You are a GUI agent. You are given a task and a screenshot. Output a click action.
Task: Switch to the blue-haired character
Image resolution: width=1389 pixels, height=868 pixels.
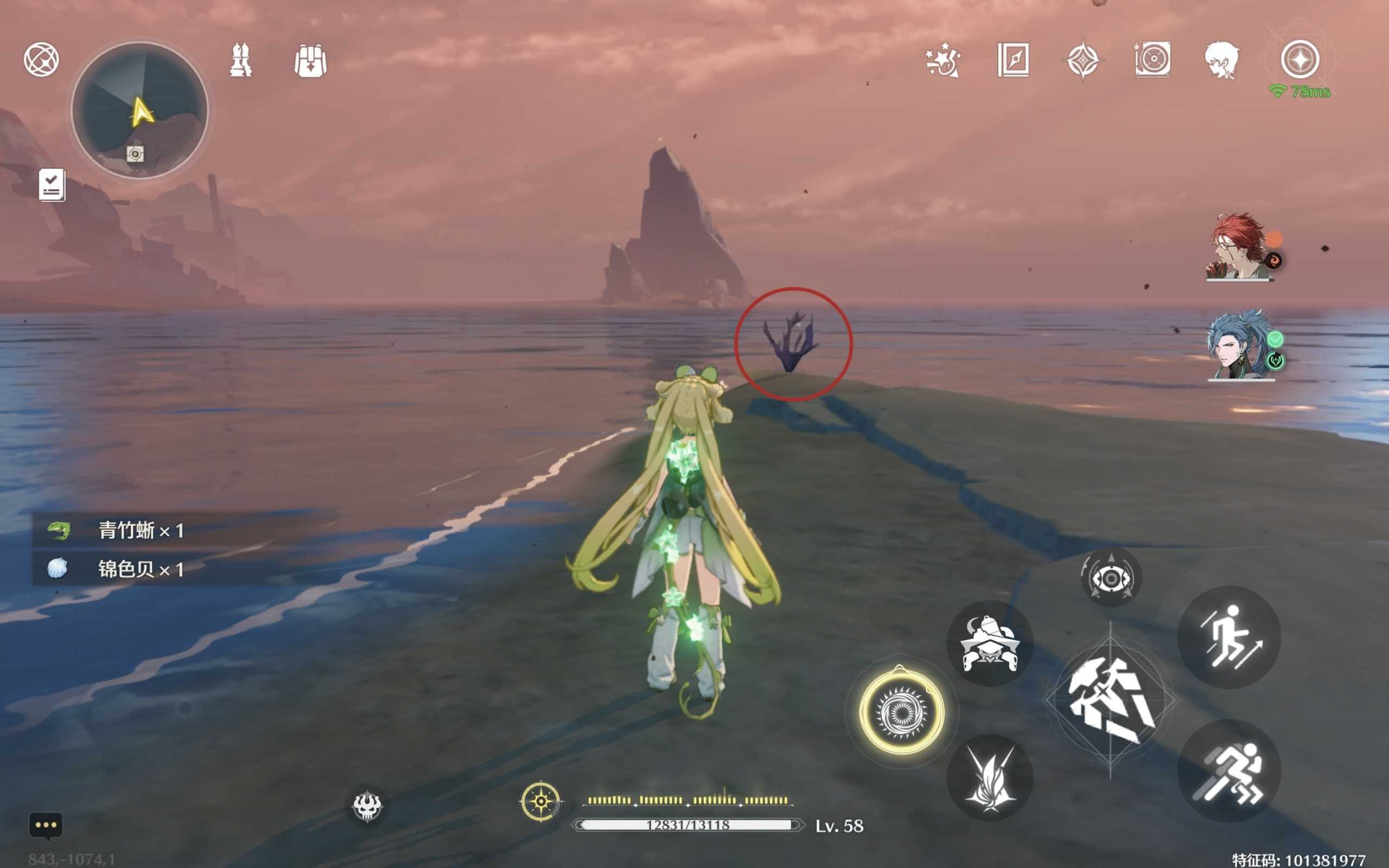1240,346
